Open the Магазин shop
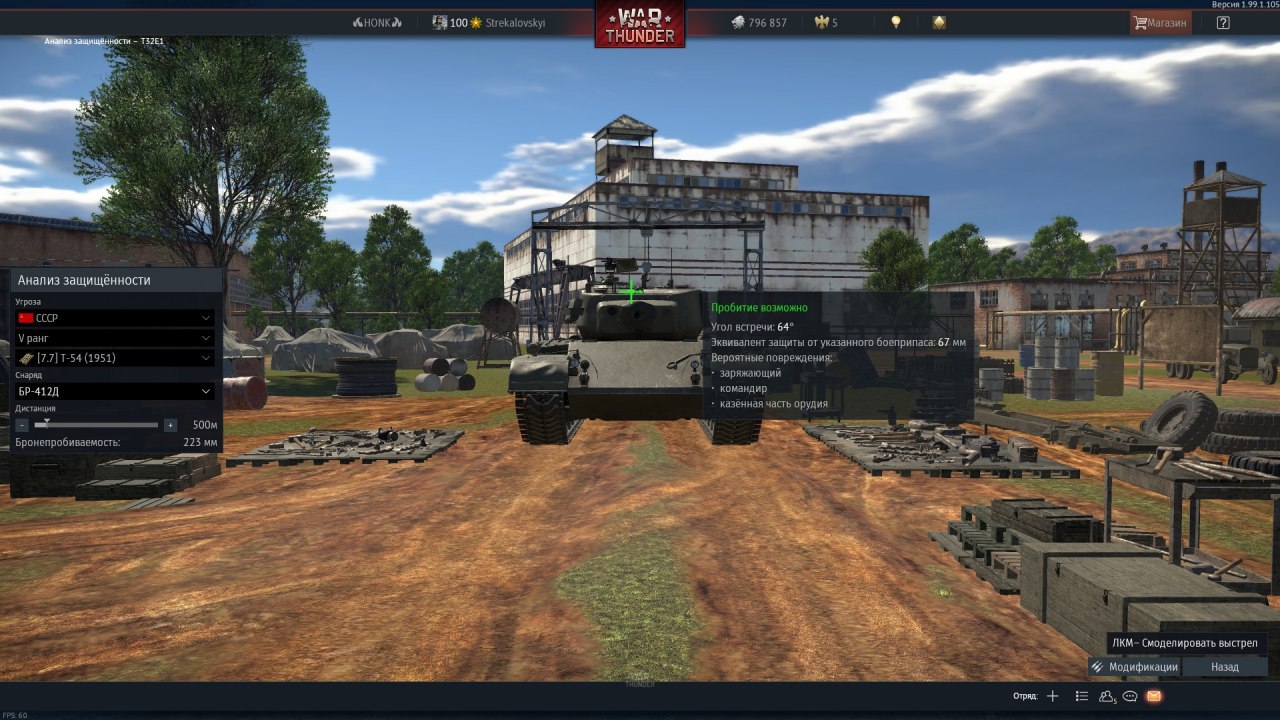 pyautogui.click(x=1160, y=23)
